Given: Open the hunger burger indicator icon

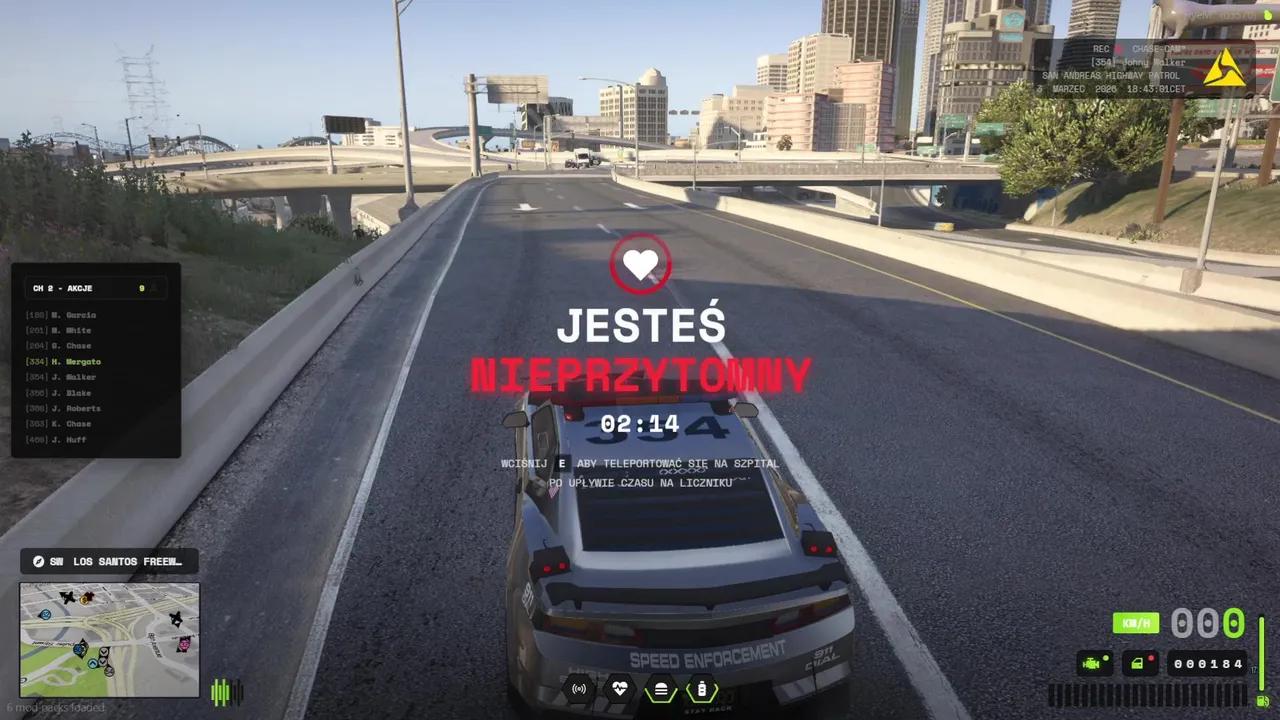Looking at the screenshot, I should pos(661,689).
